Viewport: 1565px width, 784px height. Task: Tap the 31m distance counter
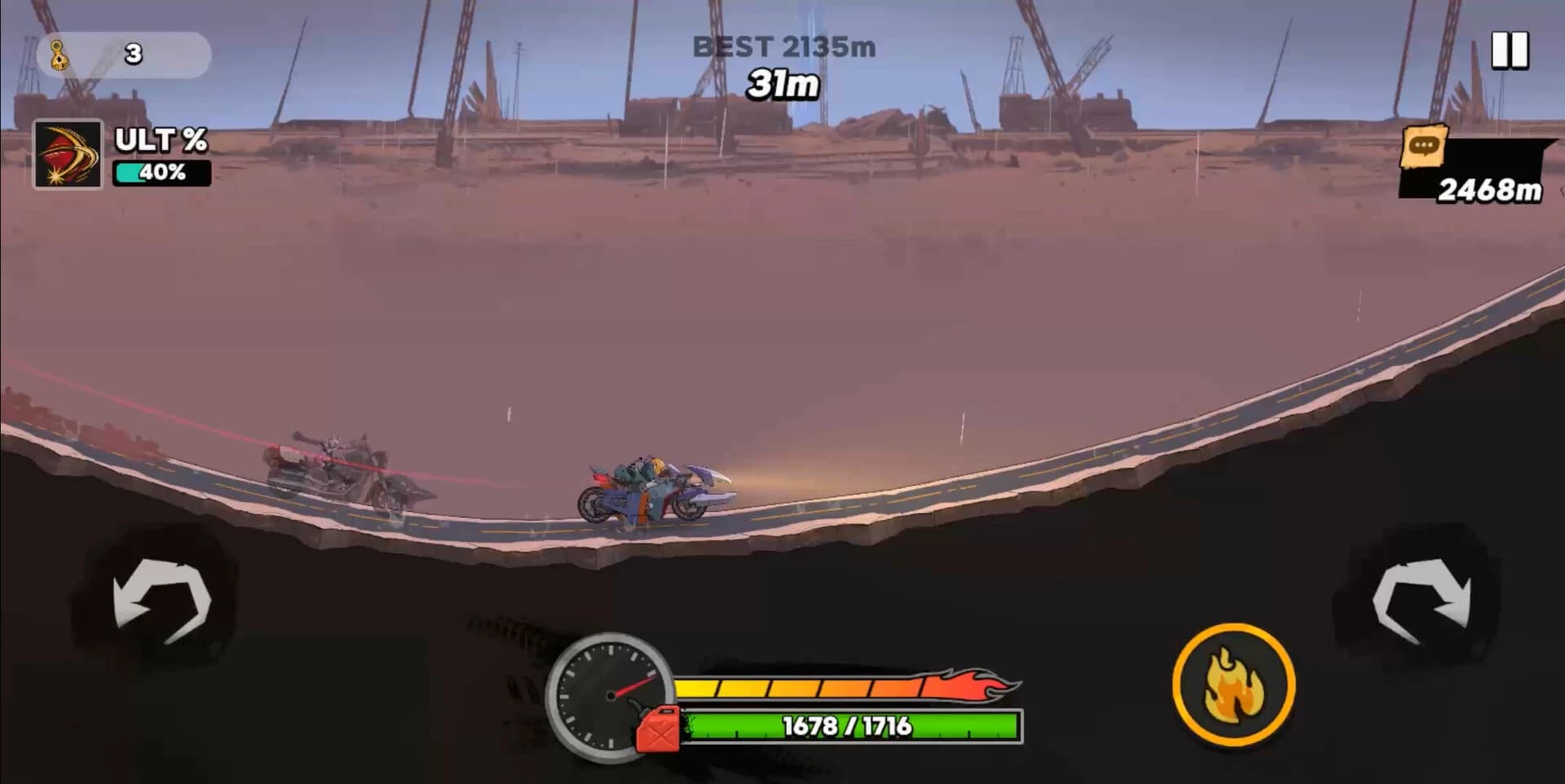[782, 81]
